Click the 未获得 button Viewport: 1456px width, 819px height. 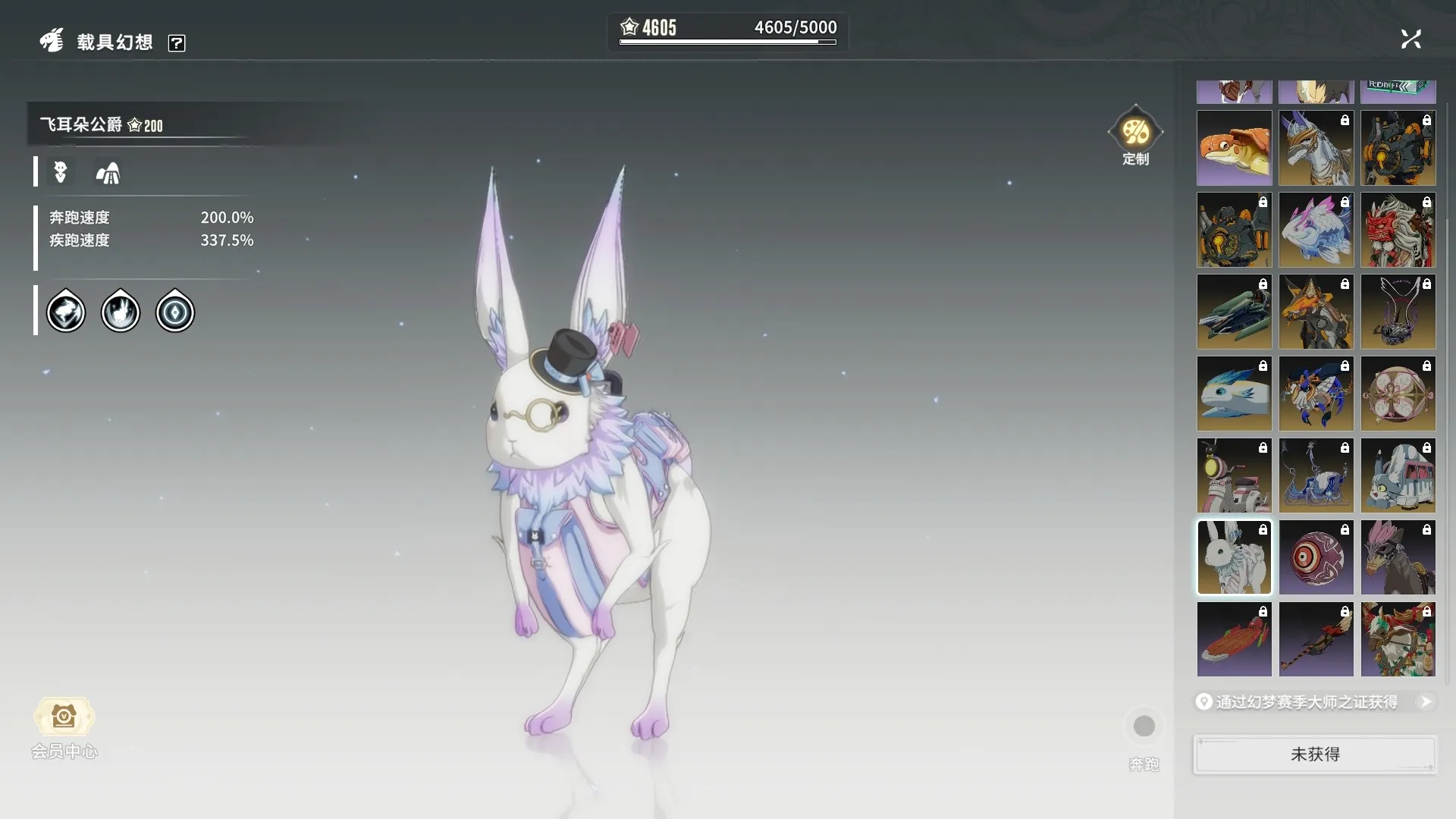[1315, 755]
